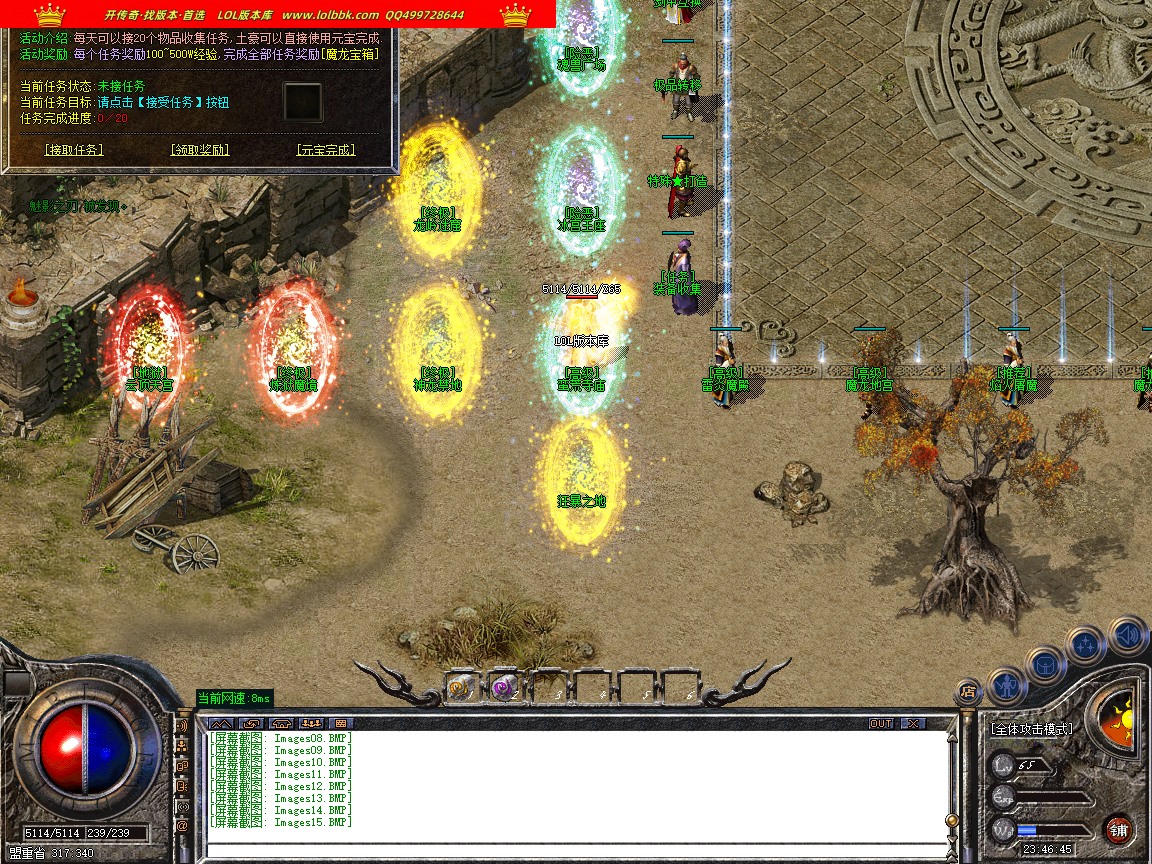The height and width of the screenshot is (864, 1152).
Task: Click the telephone icon above the chat
Action: [x=281, y=723]
